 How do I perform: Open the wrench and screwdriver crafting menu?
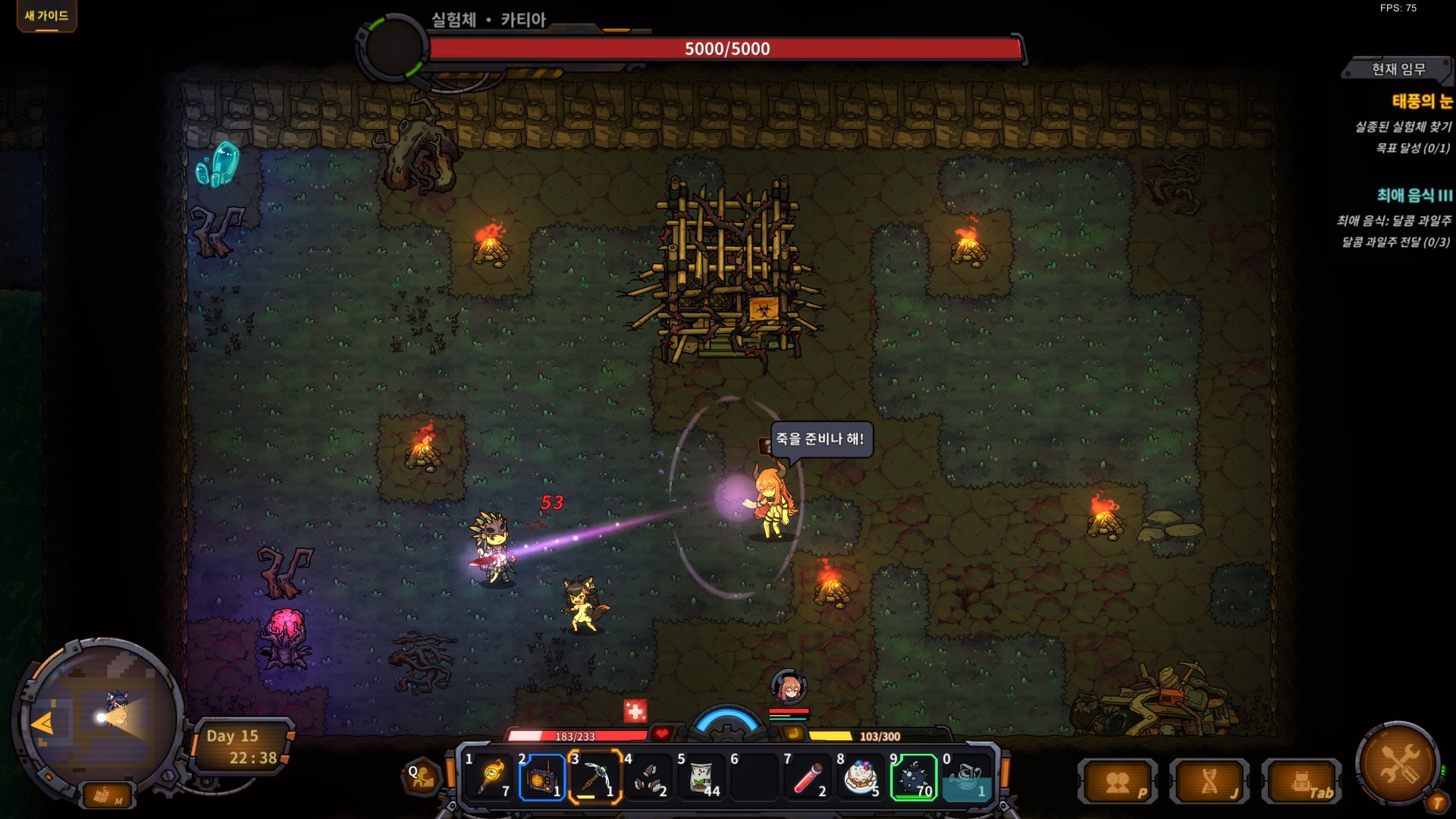pos(1398,762)
